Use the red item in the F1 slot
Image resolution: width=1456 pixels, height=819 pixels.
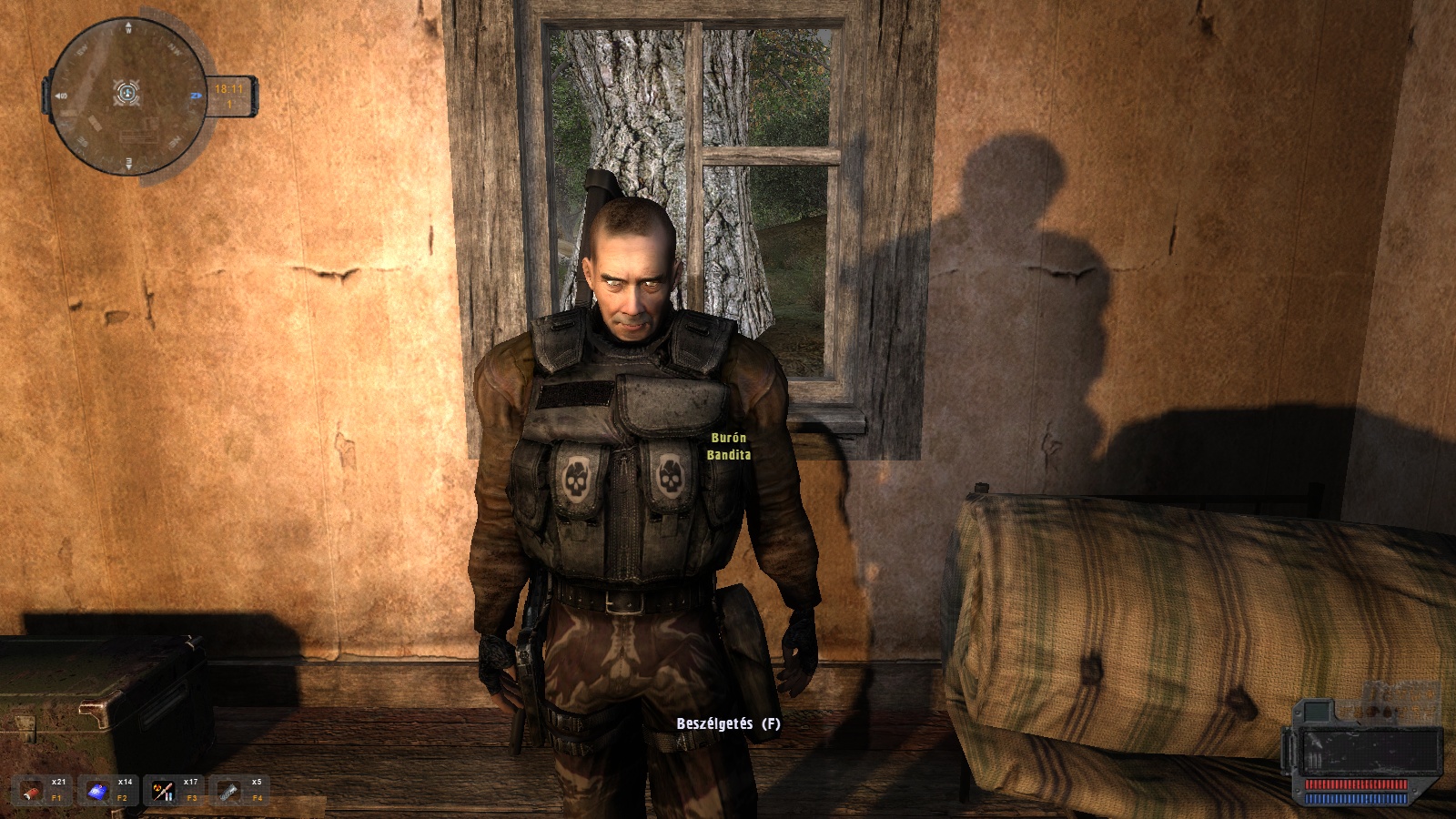pyautogui.click(x=35, y=791)
